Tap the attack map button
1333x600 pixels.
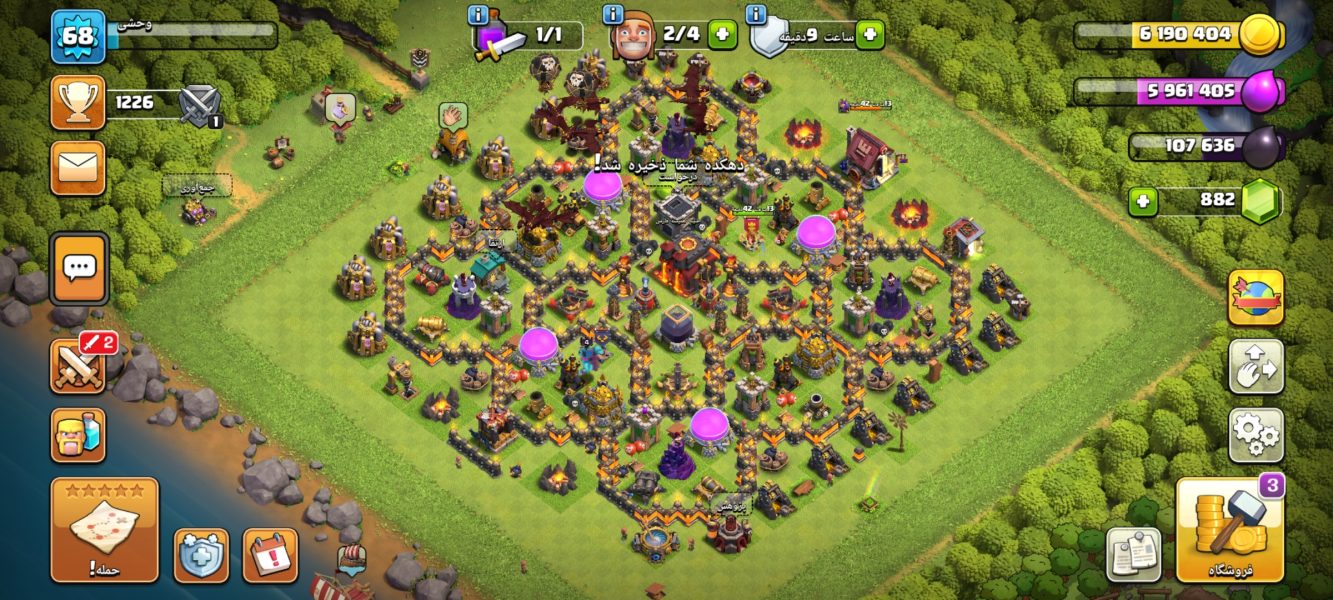tap(104, 529)
